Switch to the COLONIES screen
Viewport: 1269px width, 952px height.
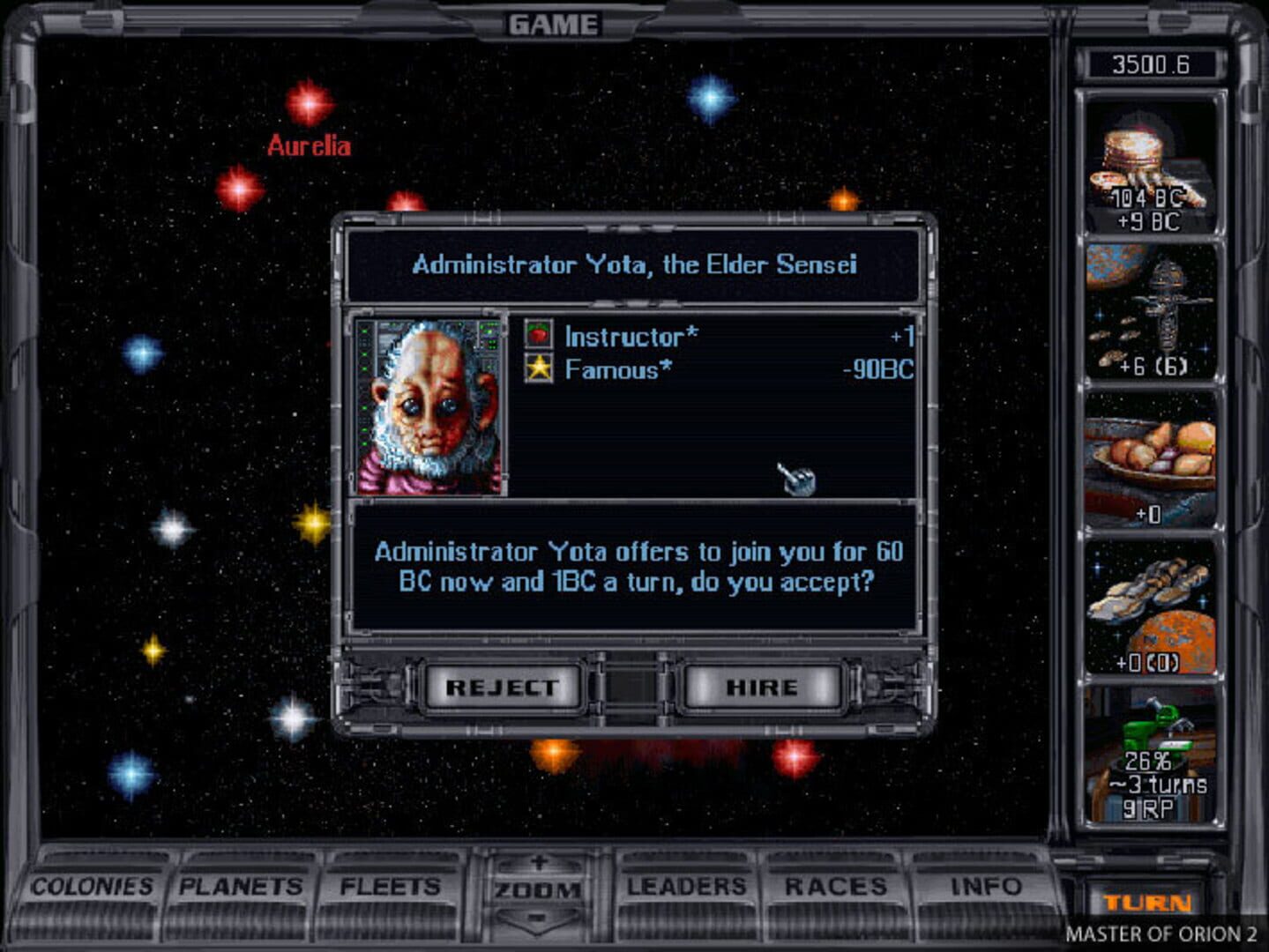(x=93, y=886)
